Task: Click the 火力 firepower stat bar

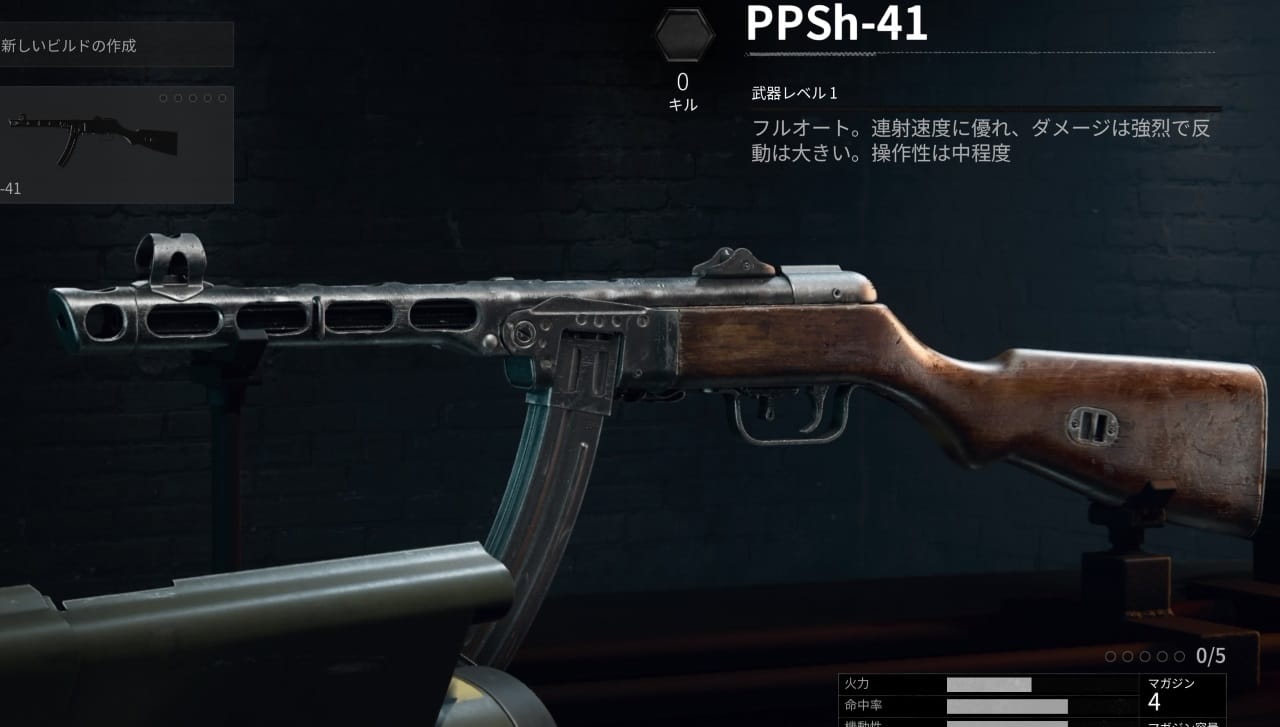Action: point(990,684)
